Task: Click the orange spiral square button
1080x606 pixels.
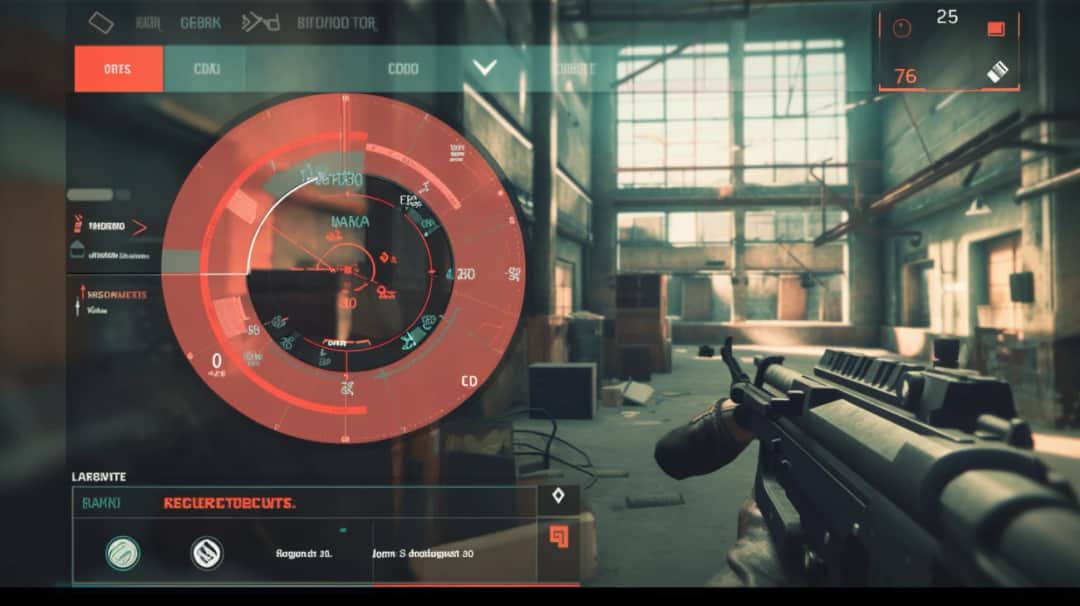Action: (x=558, y=537)
